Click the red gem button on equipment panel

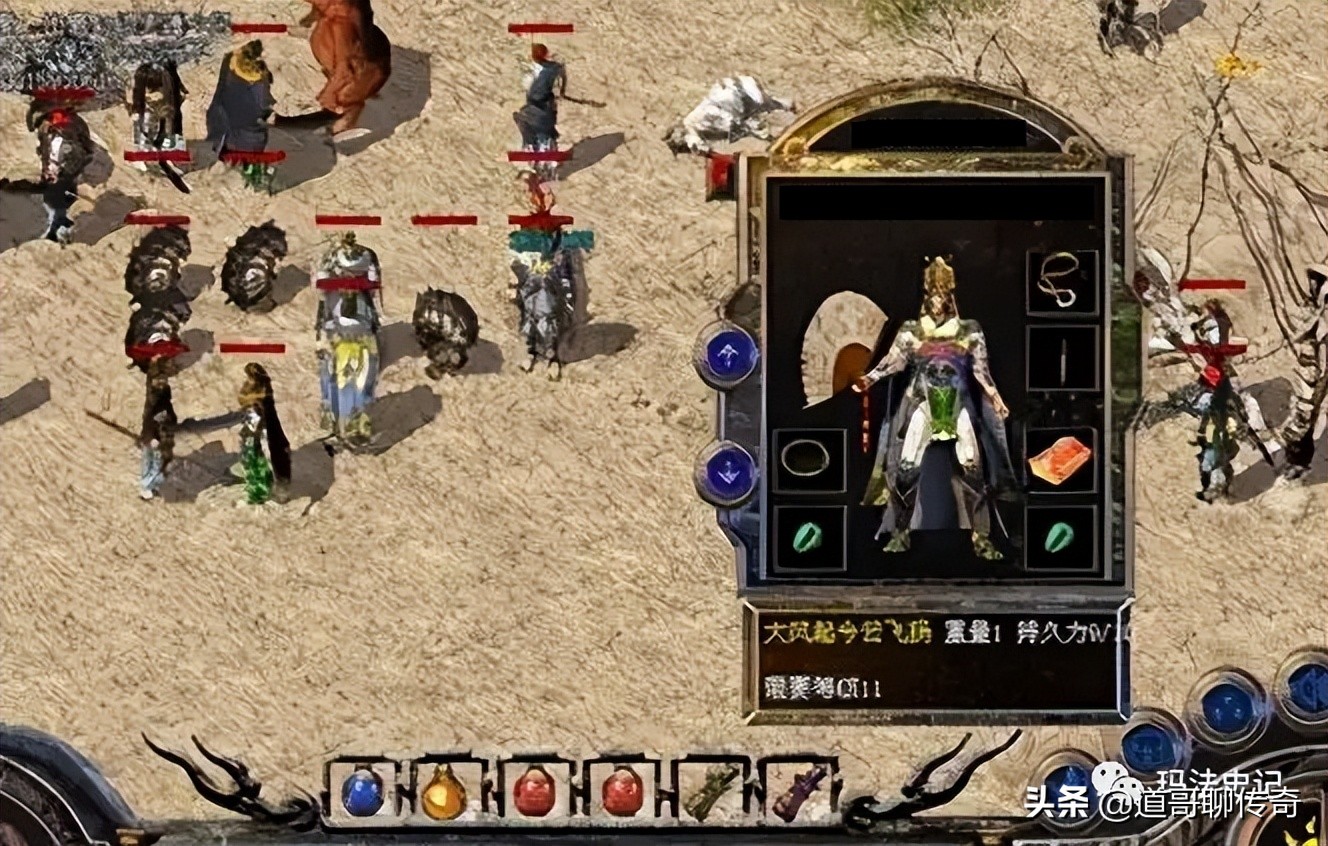coord(720,175)
